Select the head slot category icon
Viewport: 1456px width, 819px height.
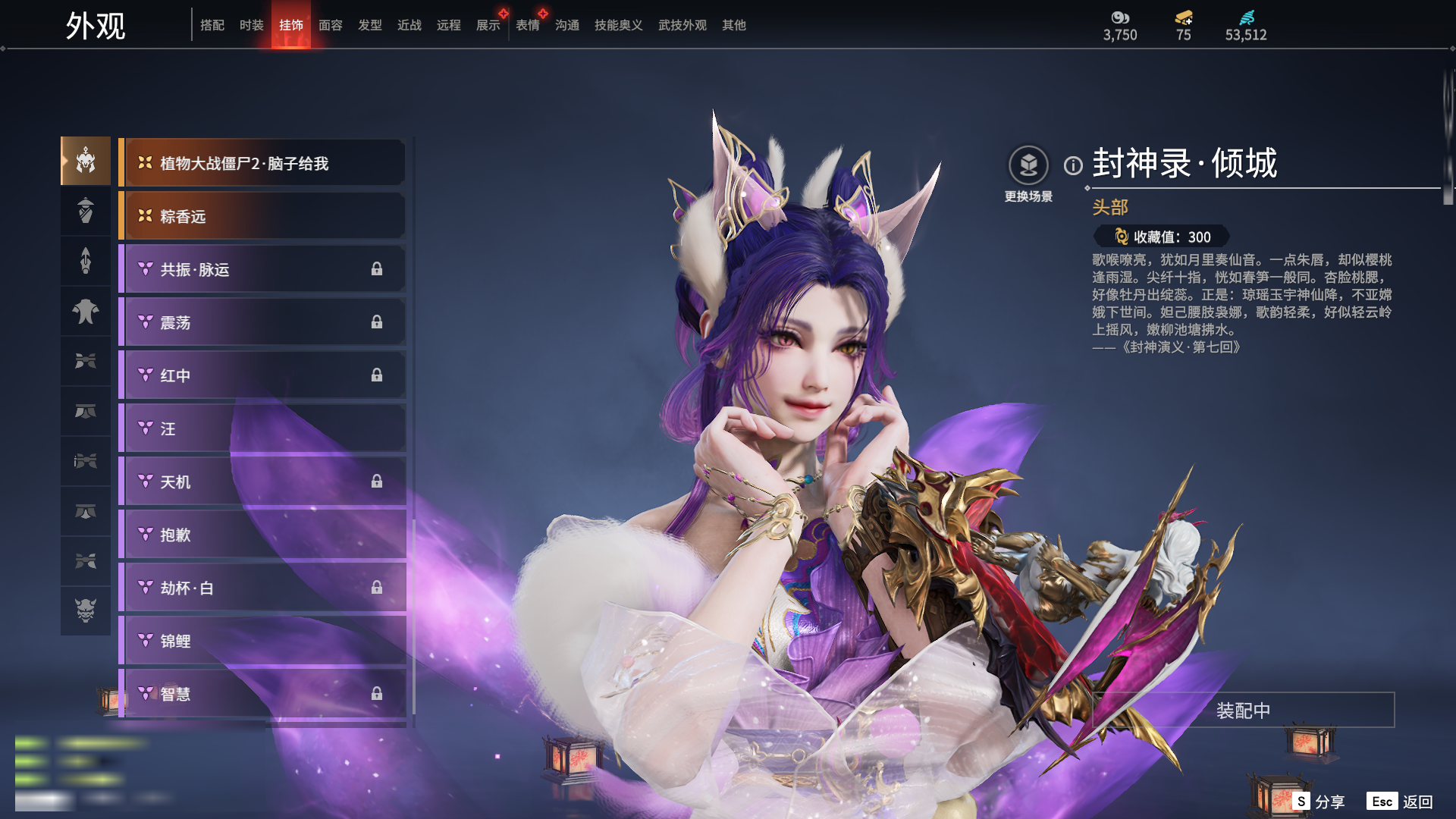tap(86, 161)
